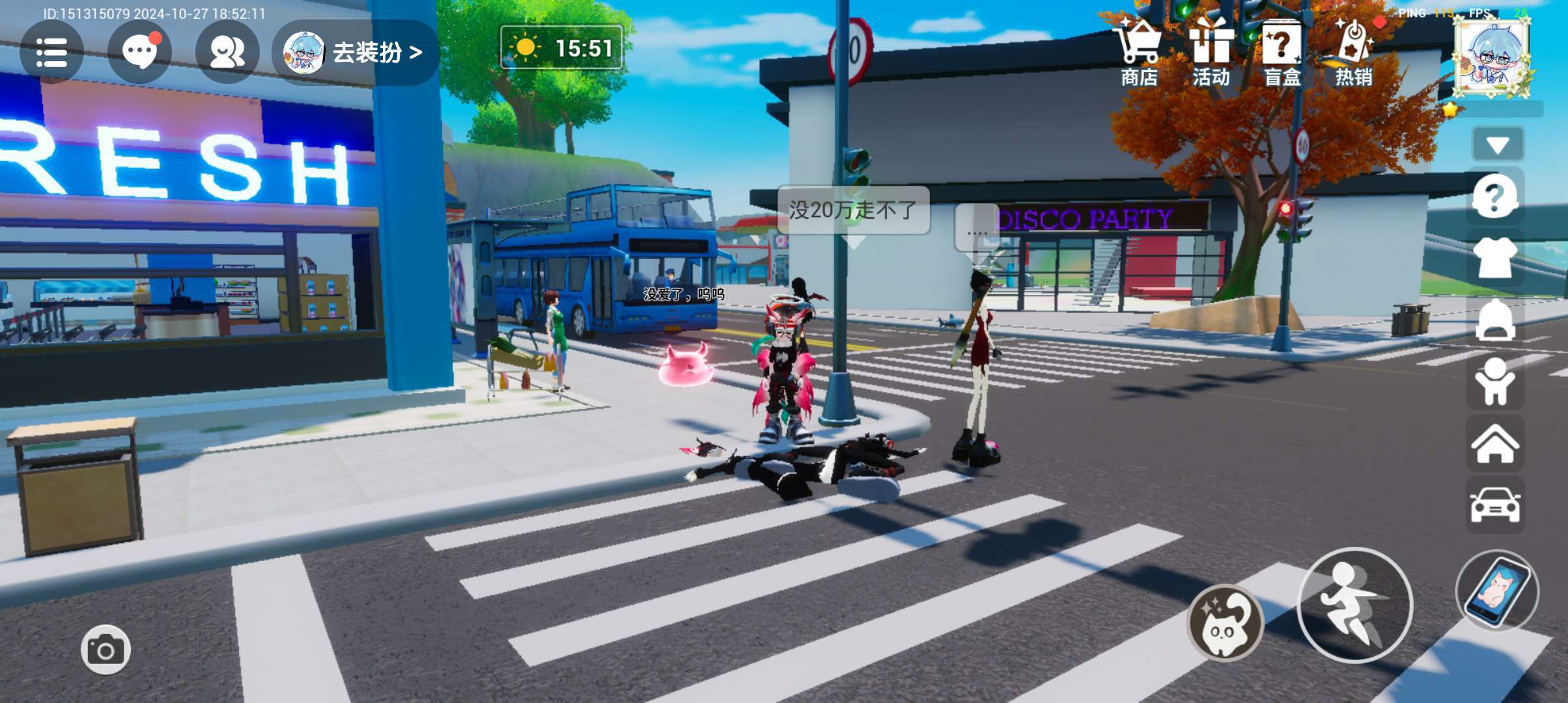Viewport: 1568px width, 703px height.
Task: Open the player avatar profile portrait
Action: pyautogui.click(x=1492, y=57)
